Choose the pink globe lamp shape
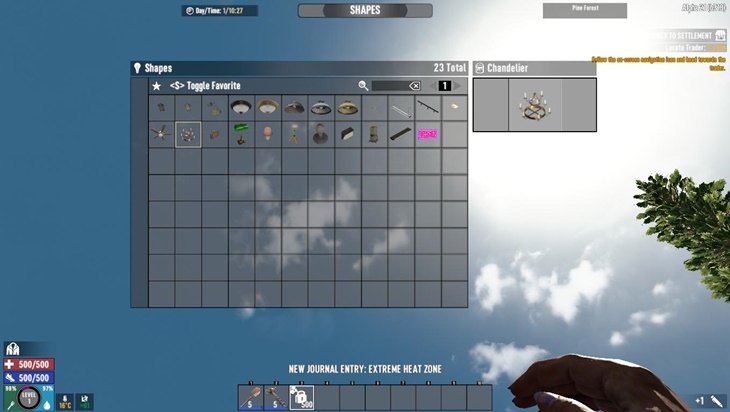The image size is (730, 412). click(268, 134)
